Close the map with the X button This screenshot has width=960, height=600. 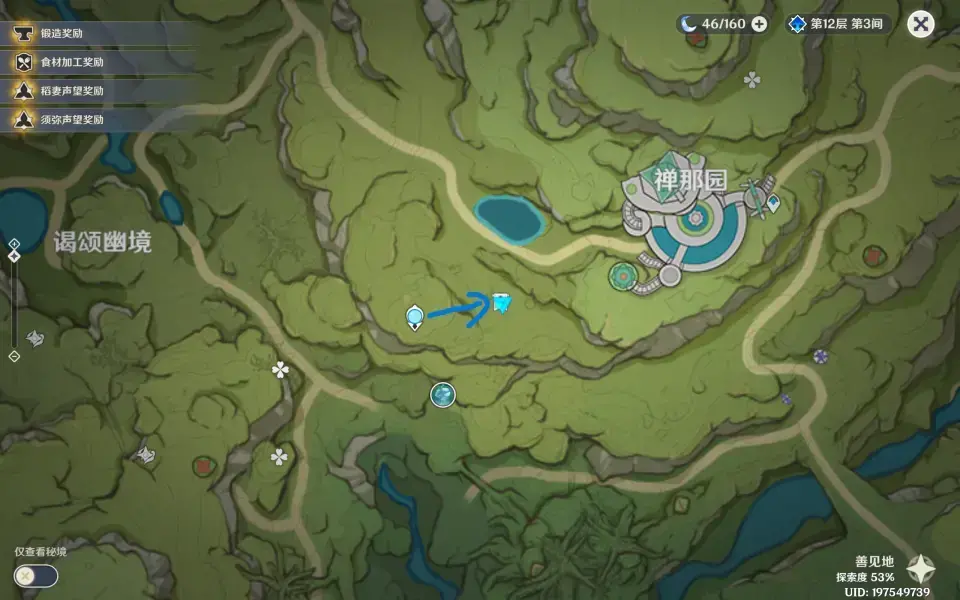click(920, 24)
